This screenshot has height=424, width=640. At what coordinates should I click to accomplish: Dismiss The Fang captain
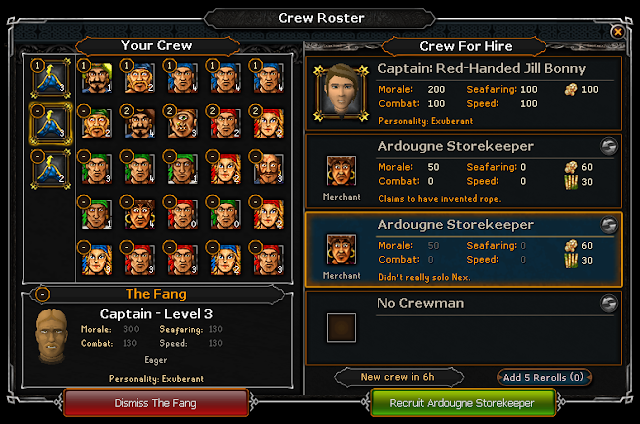tap(156, 403)
